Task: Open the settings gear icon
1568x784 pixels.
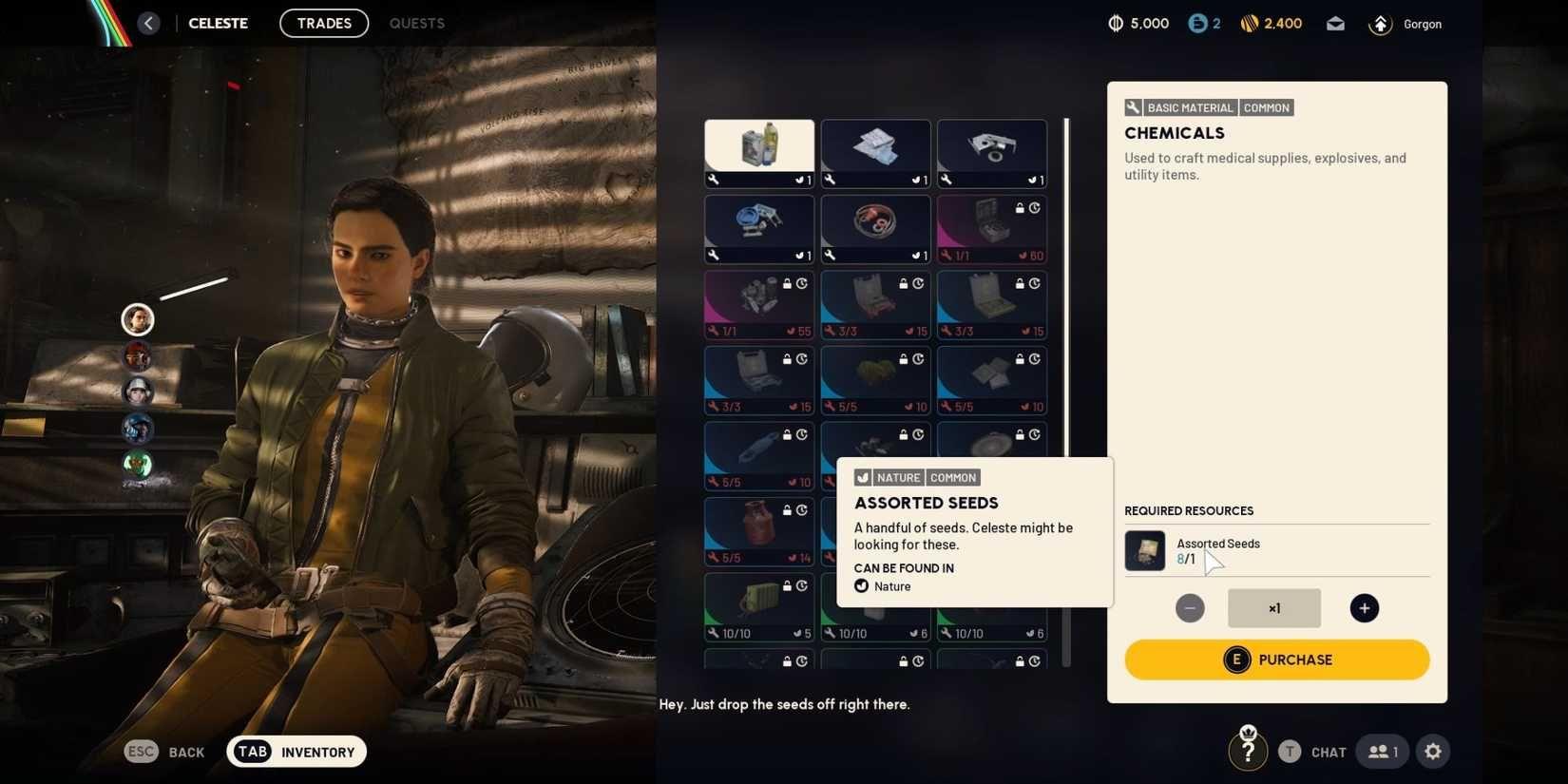Action: tap(1432, 751)
